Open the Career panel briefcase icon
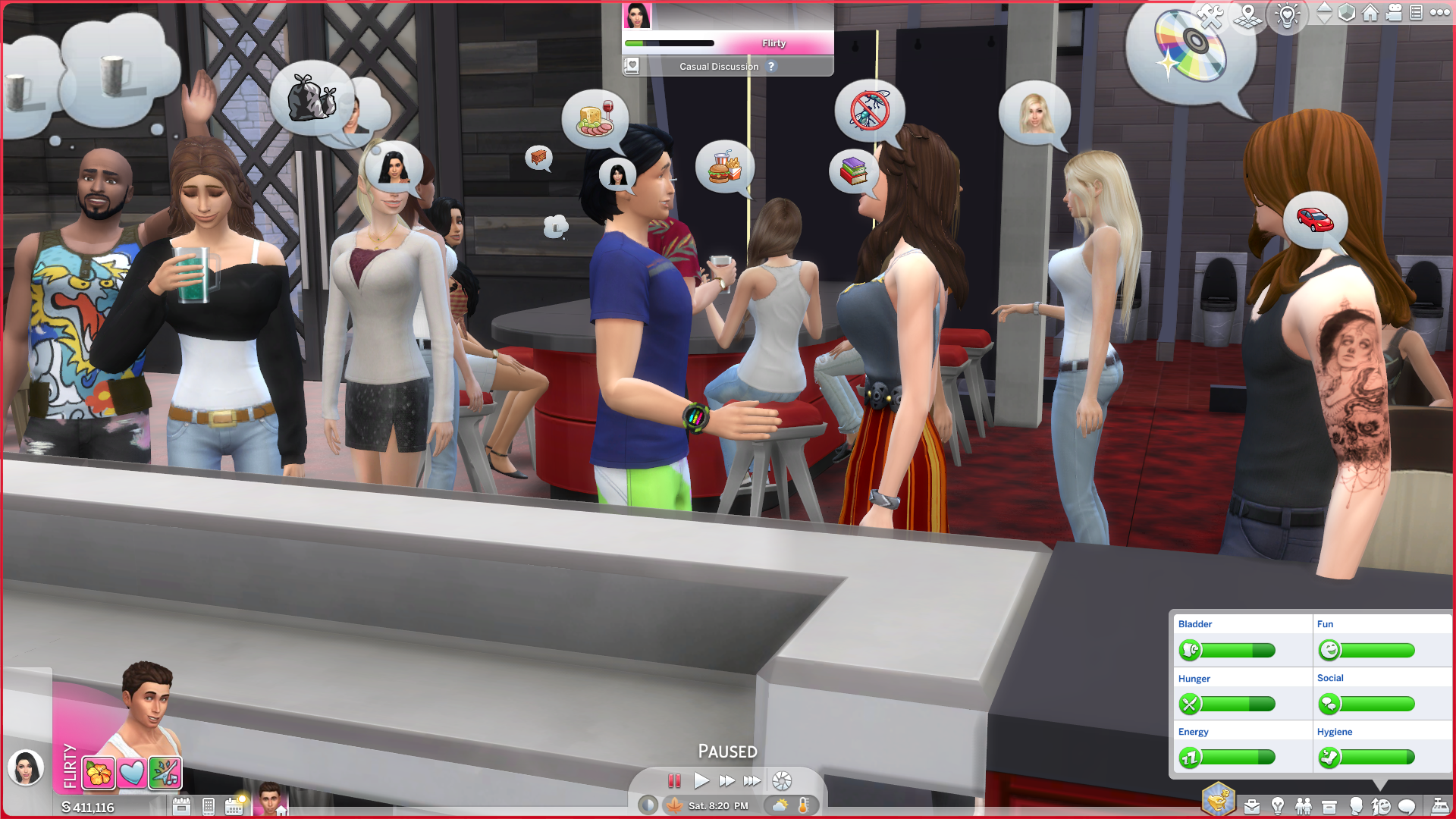The height and width of the screenshot is (819, 1456). (1252, 805)
